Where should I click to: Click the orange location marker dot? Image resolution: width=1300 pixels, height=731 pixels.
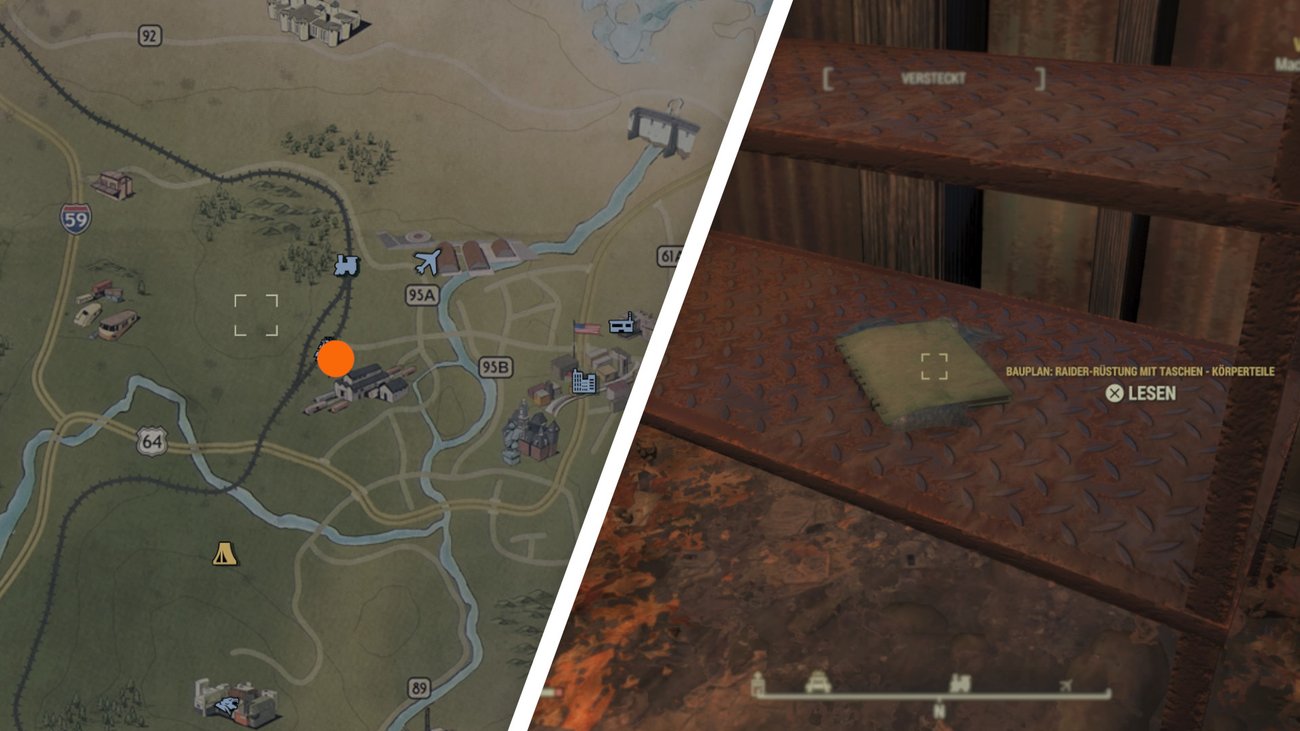336,357
